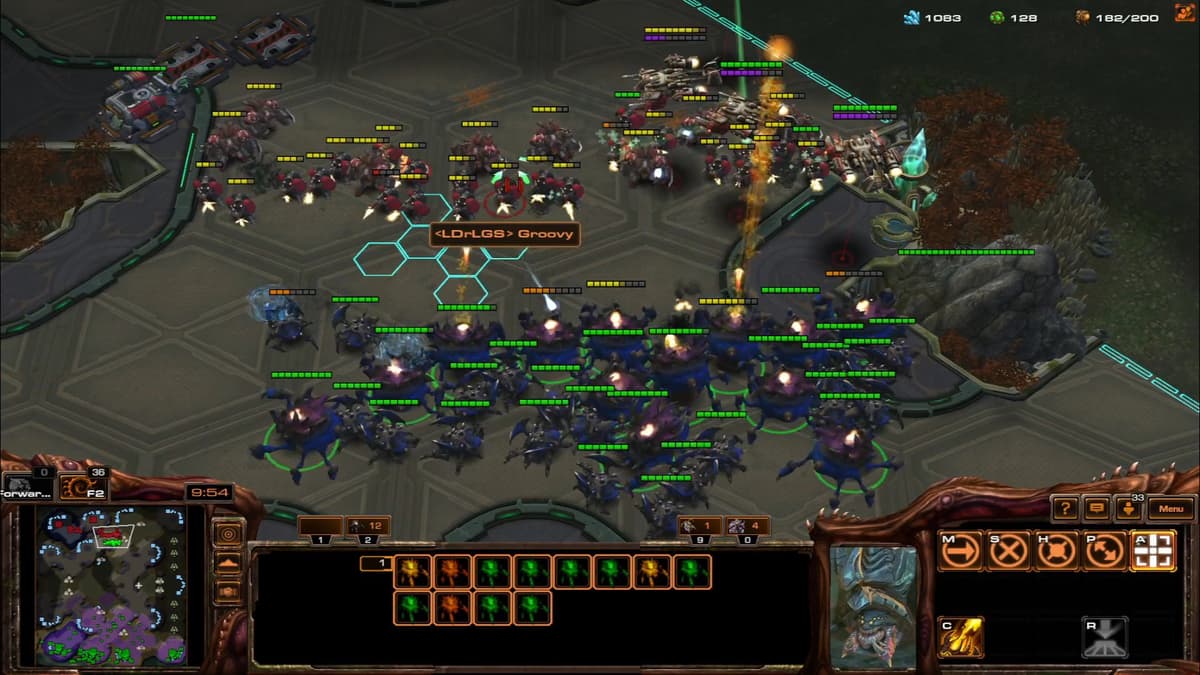
Task: Issue the Stop command
Action: pos(1009,551)
